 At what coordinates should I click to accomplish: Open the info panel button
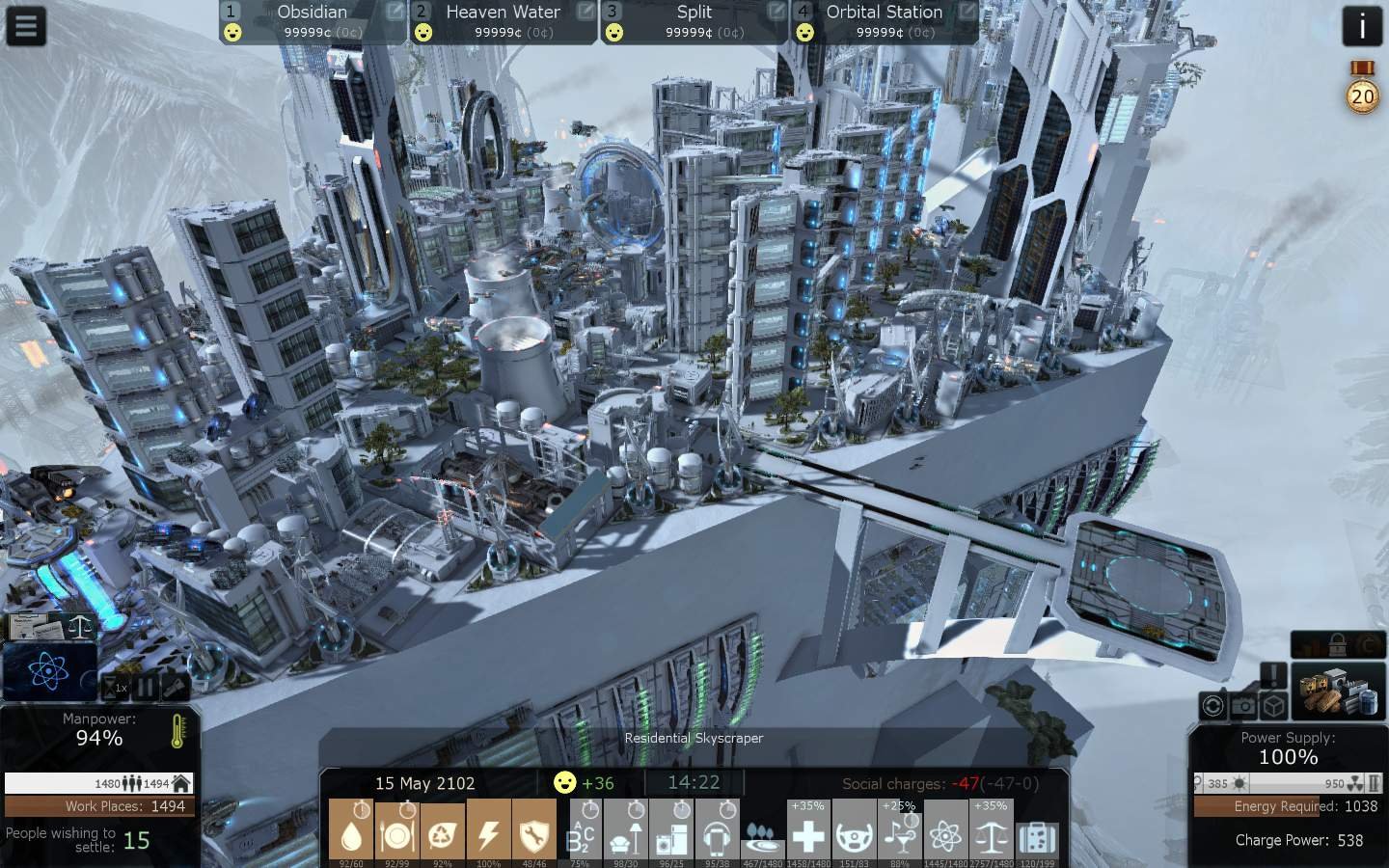(x=1361, y=26)
